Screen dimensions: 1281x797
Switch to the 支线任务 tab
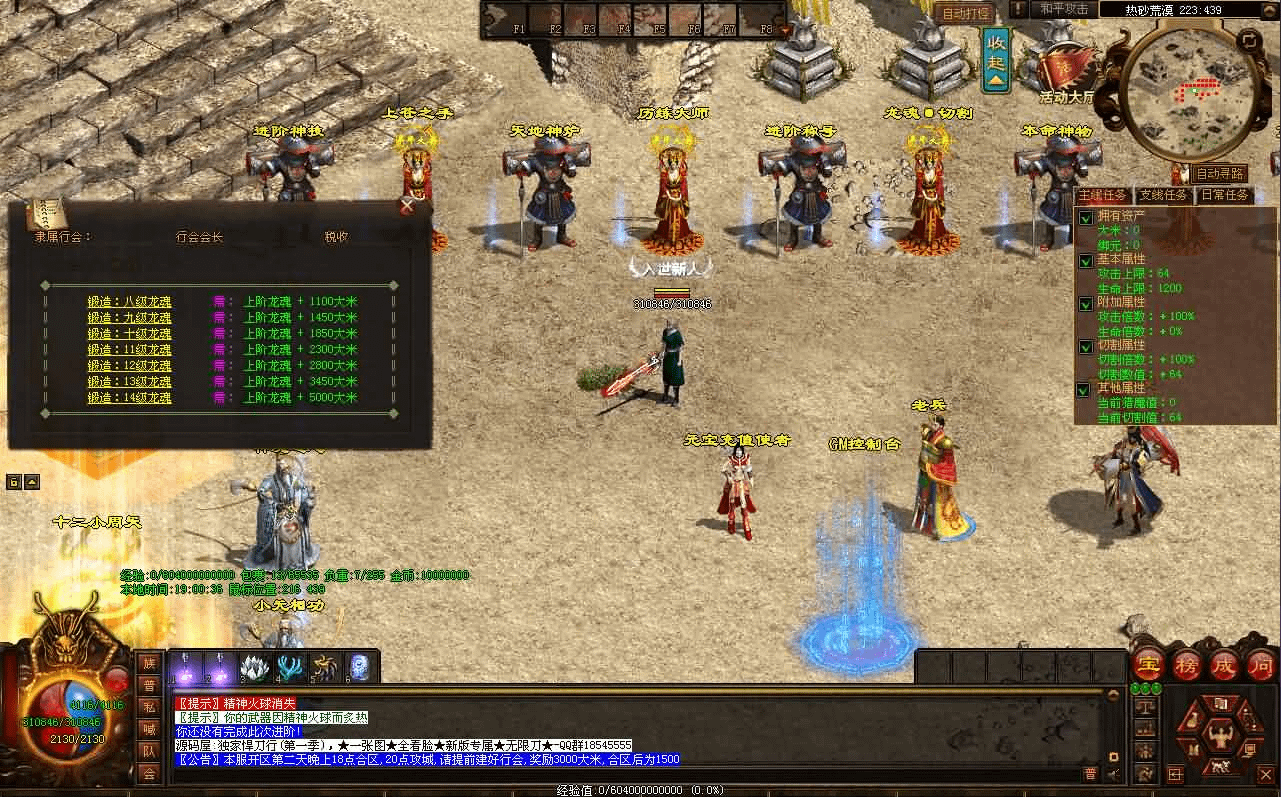(1164, 195)
